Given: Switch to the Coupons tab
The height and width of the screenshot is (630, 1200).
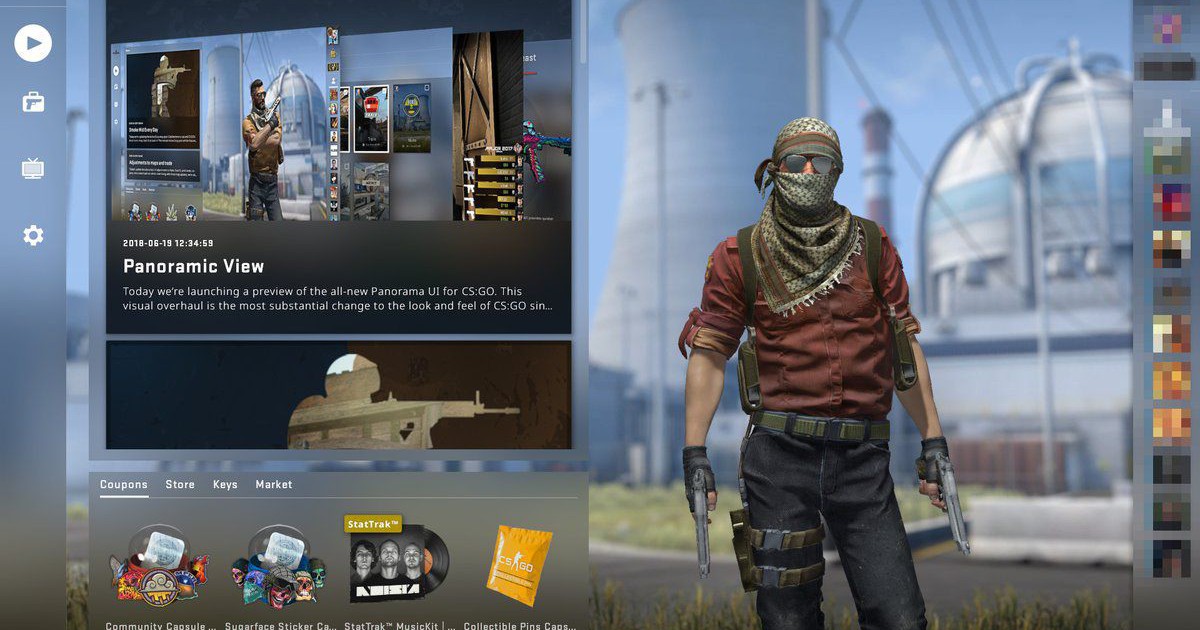Looking at the screenshot, I should tap(124, 484).
